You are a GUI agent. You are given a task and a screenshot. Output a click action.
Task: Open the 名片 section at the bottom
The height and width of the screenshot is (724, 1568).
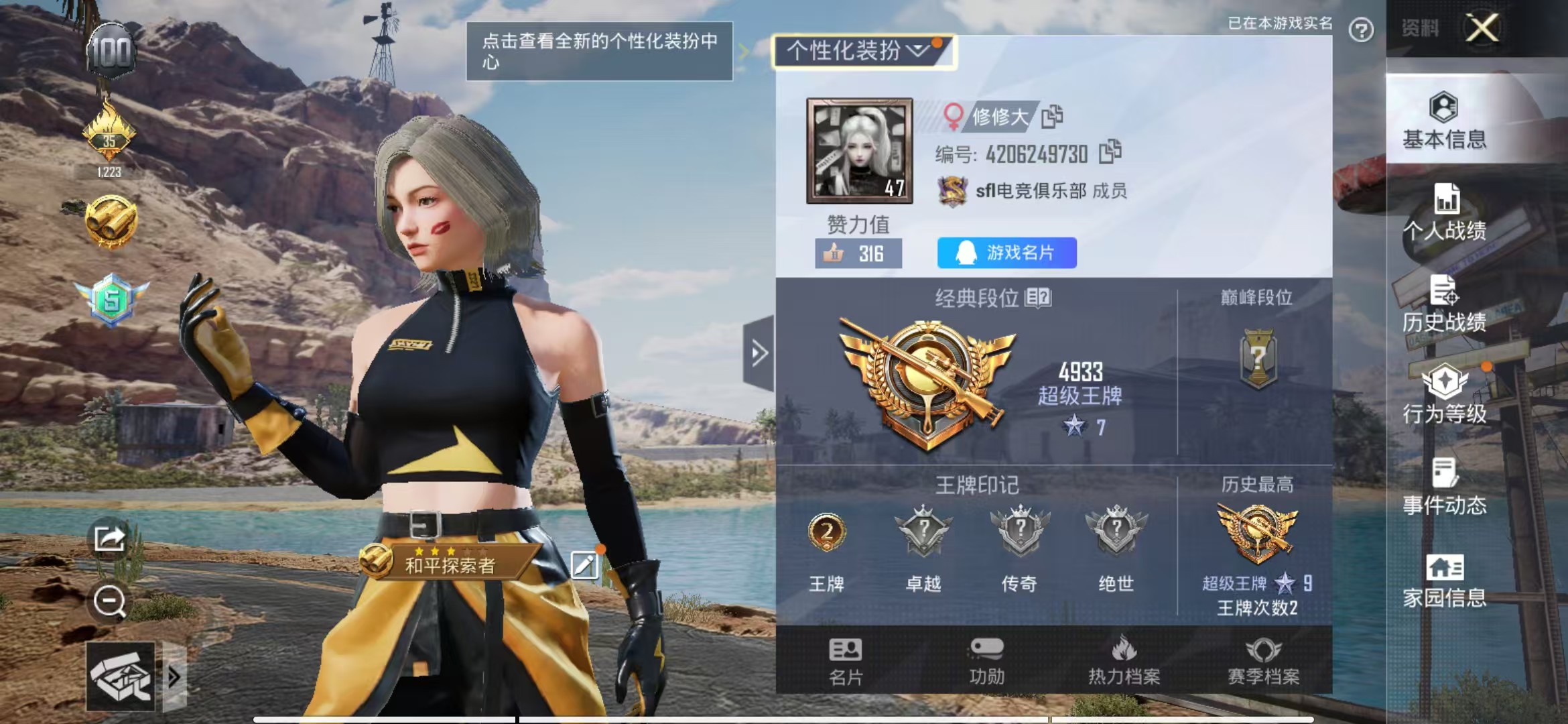coord(845,661)
